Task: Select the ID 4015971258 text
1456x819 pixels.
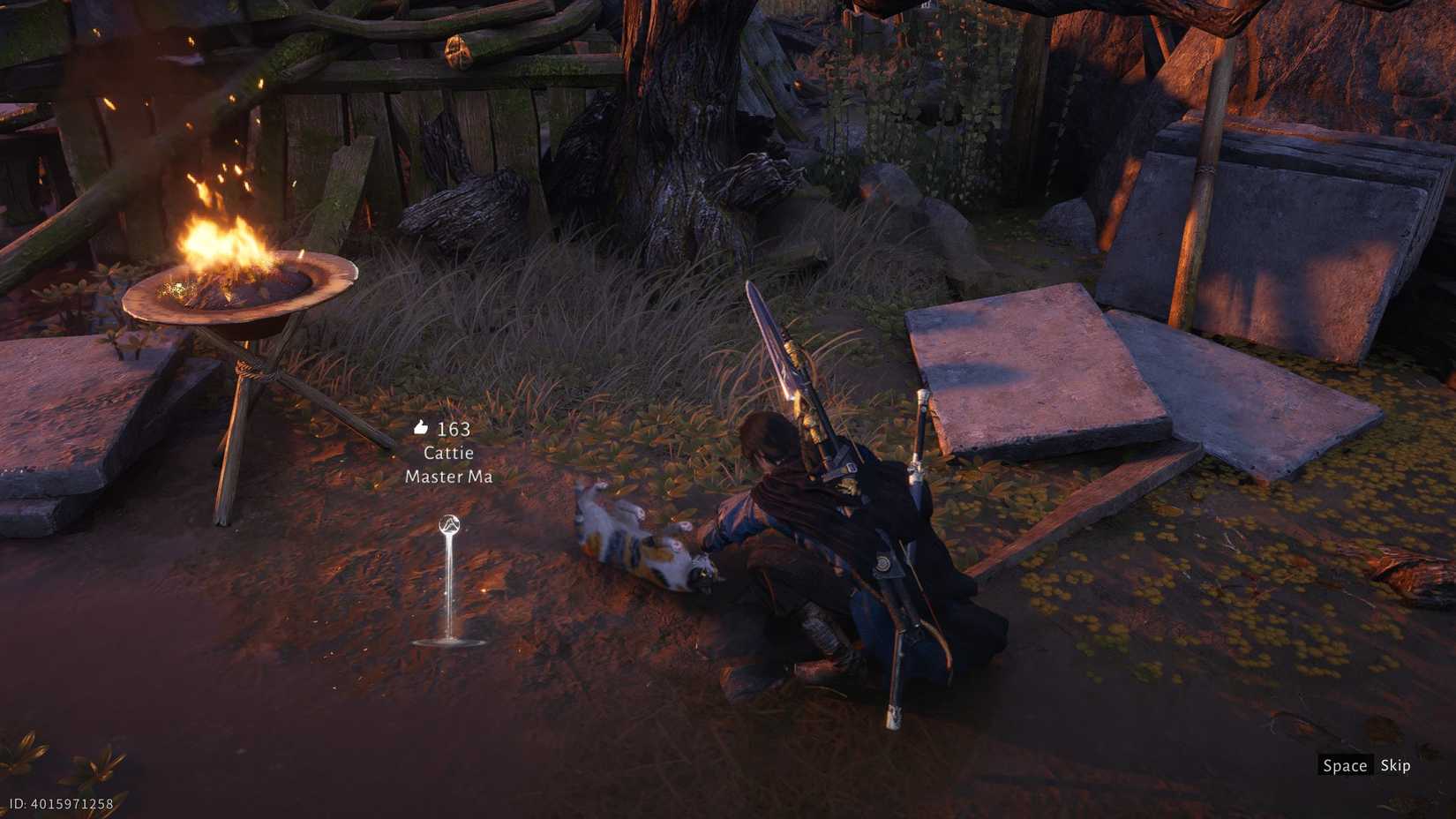Action: (x=59, y=804)
